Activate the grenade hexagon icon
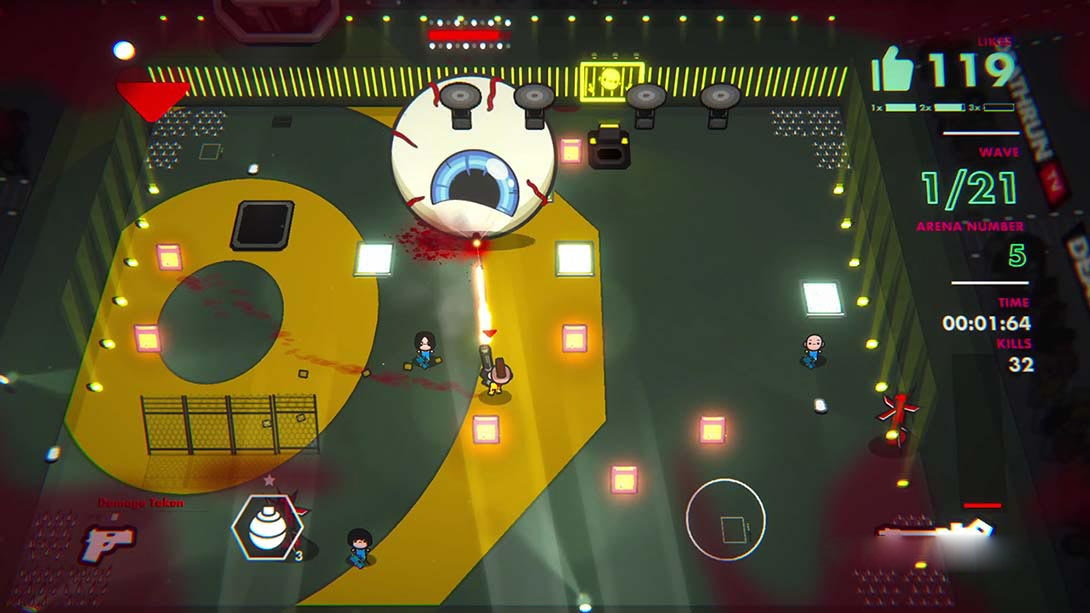1090x613 pixels. (x=267, y=527)
